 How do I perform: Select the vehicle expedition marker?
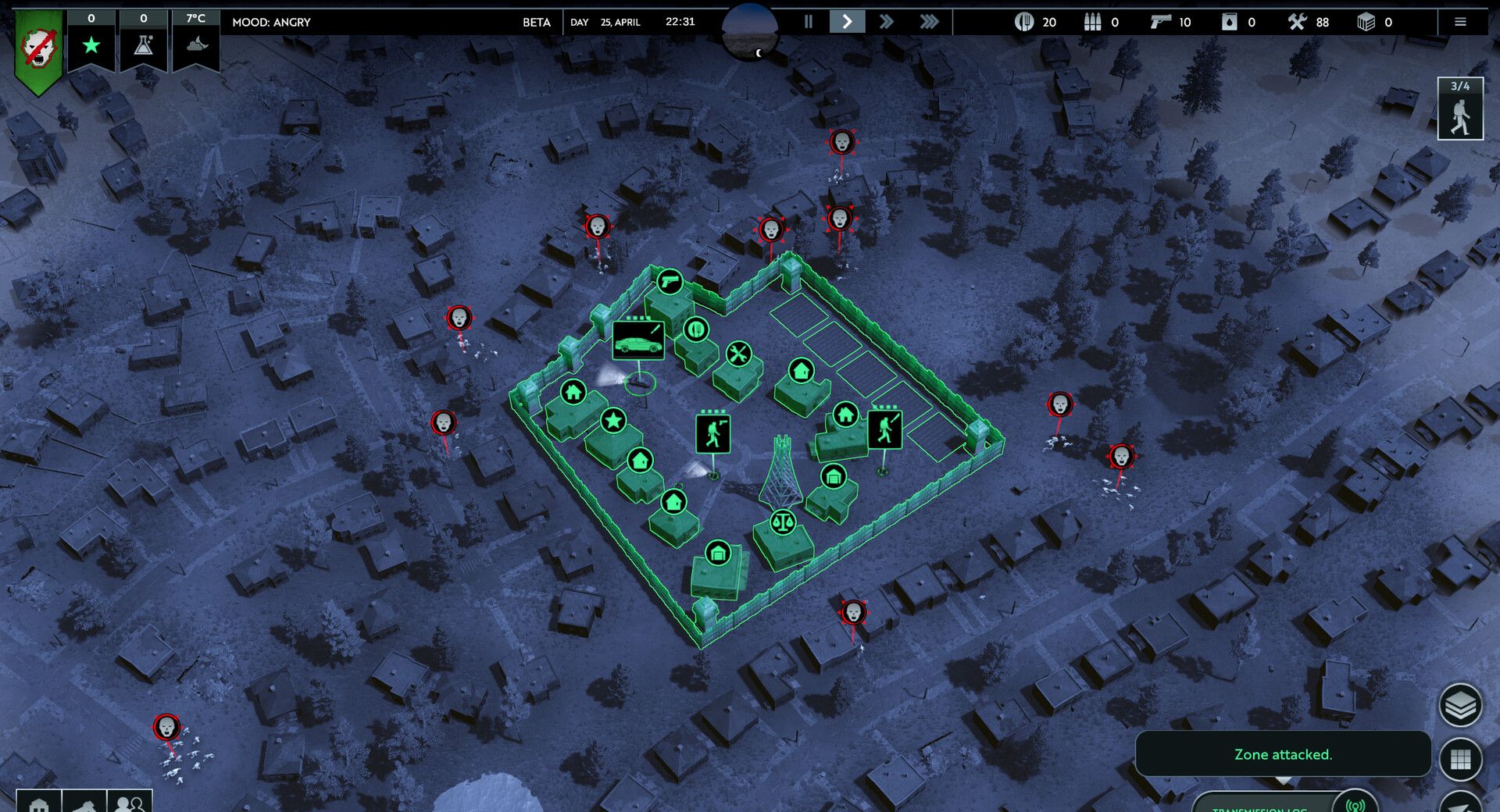coord(638,340)
